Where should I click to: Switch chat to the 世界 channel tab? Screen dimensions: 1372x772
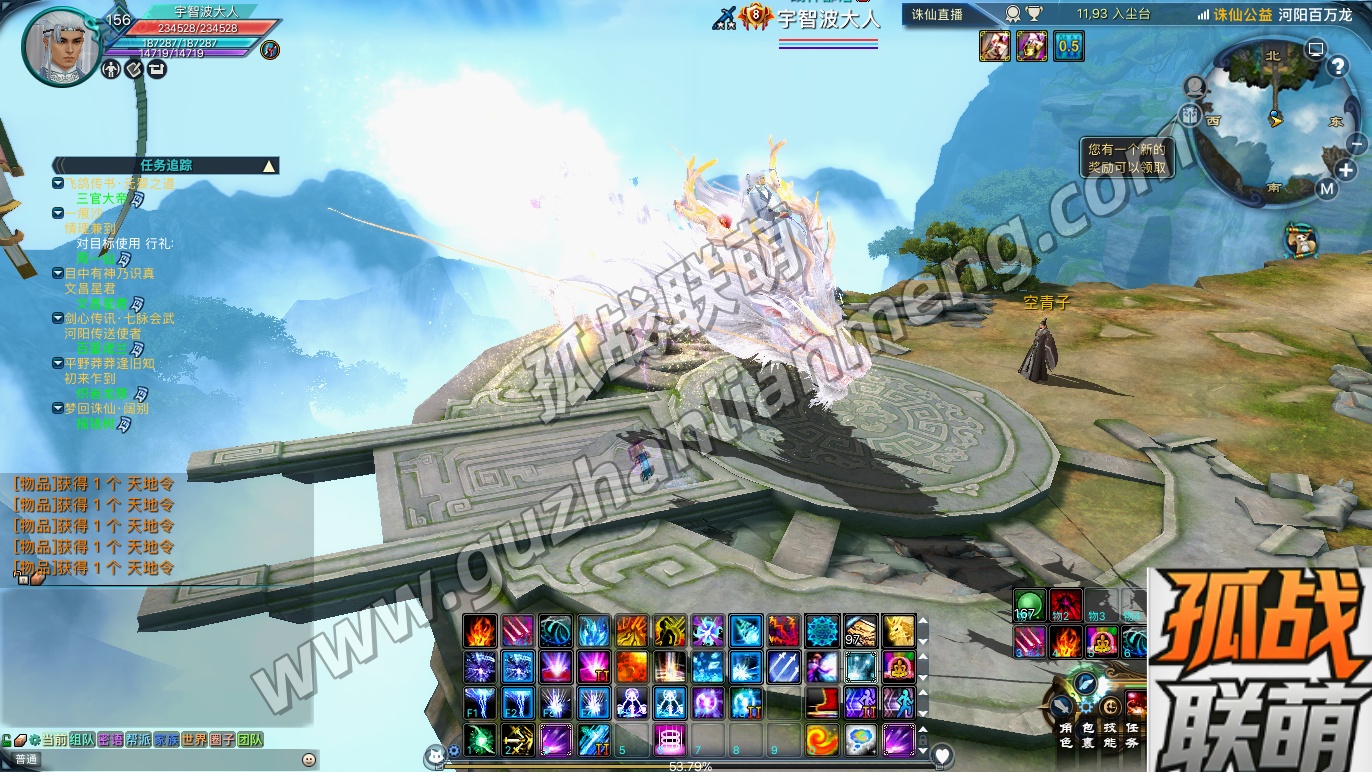click(x=194, y=740)
